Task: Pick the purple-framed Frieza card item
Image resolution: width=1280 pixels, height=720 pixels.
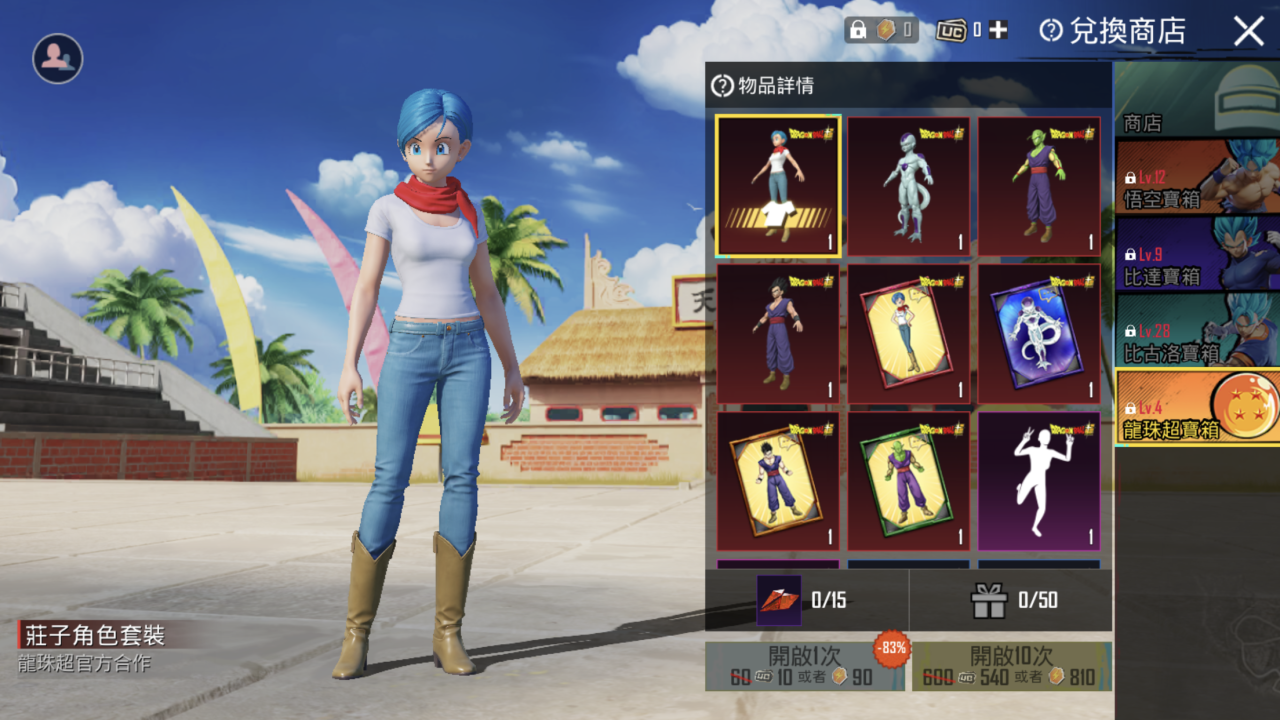Action: tap(1039, 333)
